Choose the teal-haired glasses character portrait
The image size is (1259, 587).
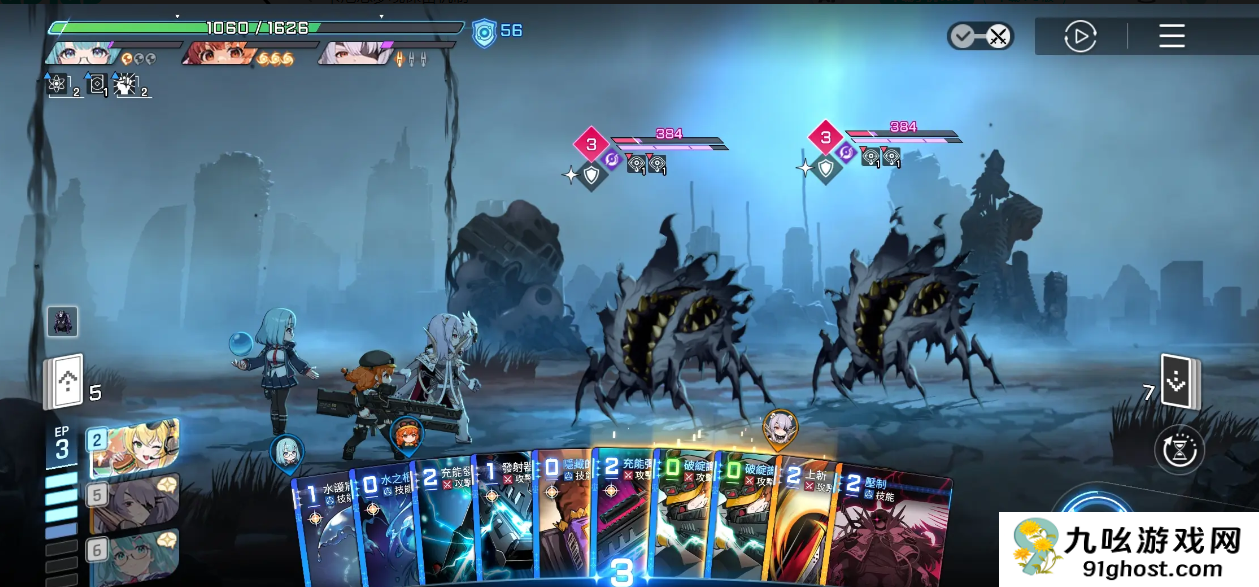tap(134, 555)
